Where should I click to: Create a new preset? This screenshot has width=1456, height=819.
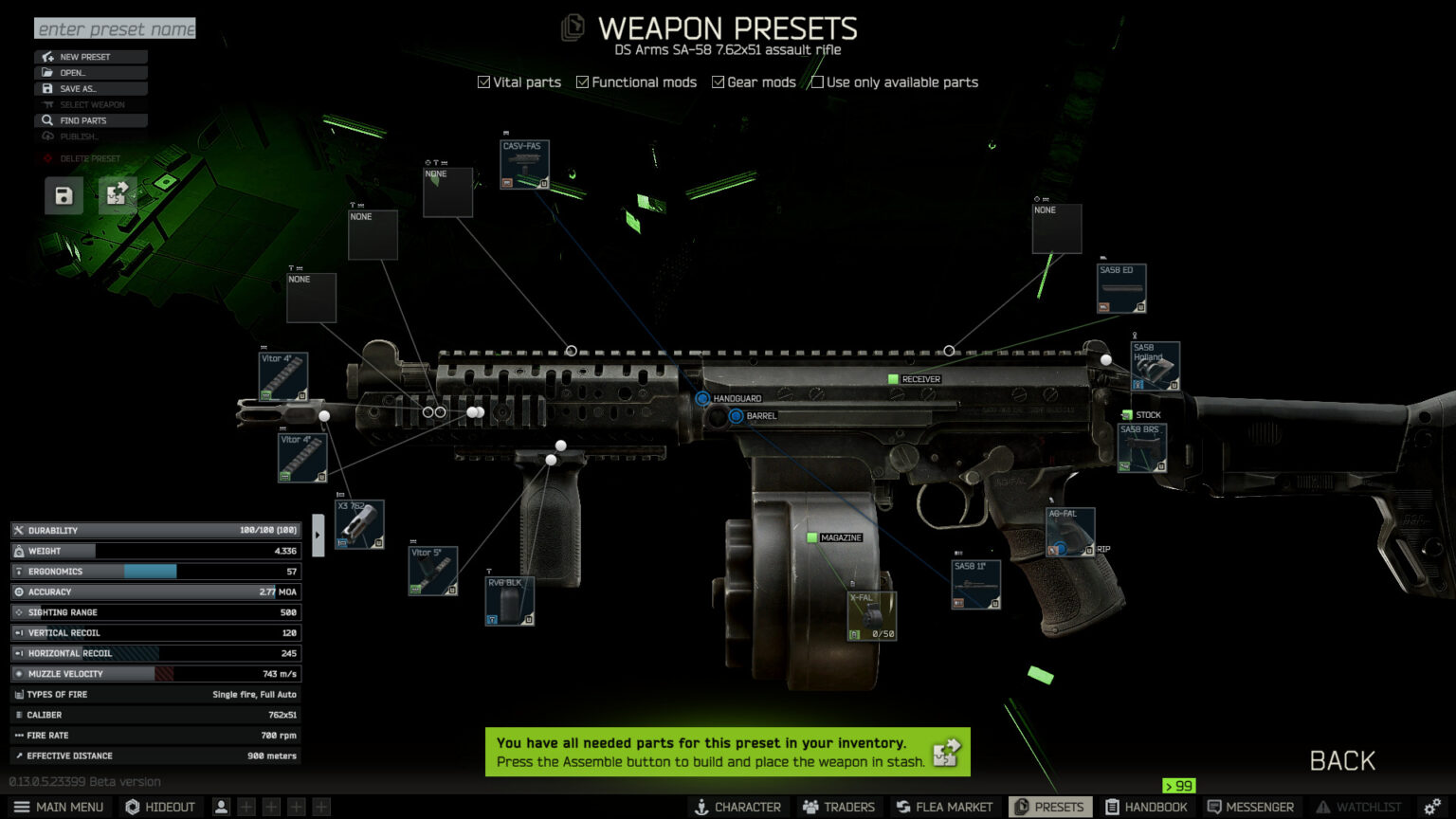(91, 57)
